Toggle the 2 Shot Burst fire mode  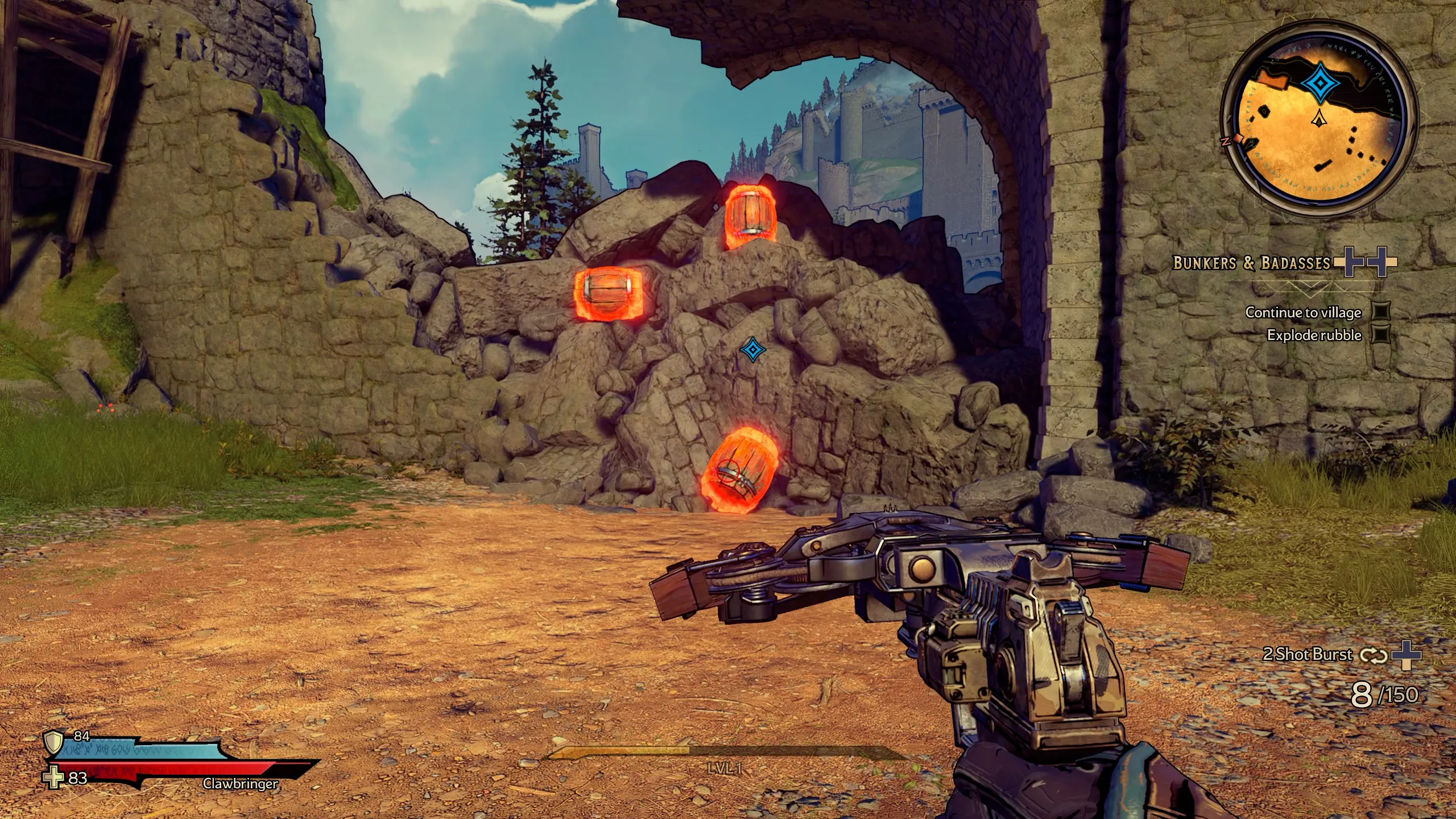coord(1372,655)
